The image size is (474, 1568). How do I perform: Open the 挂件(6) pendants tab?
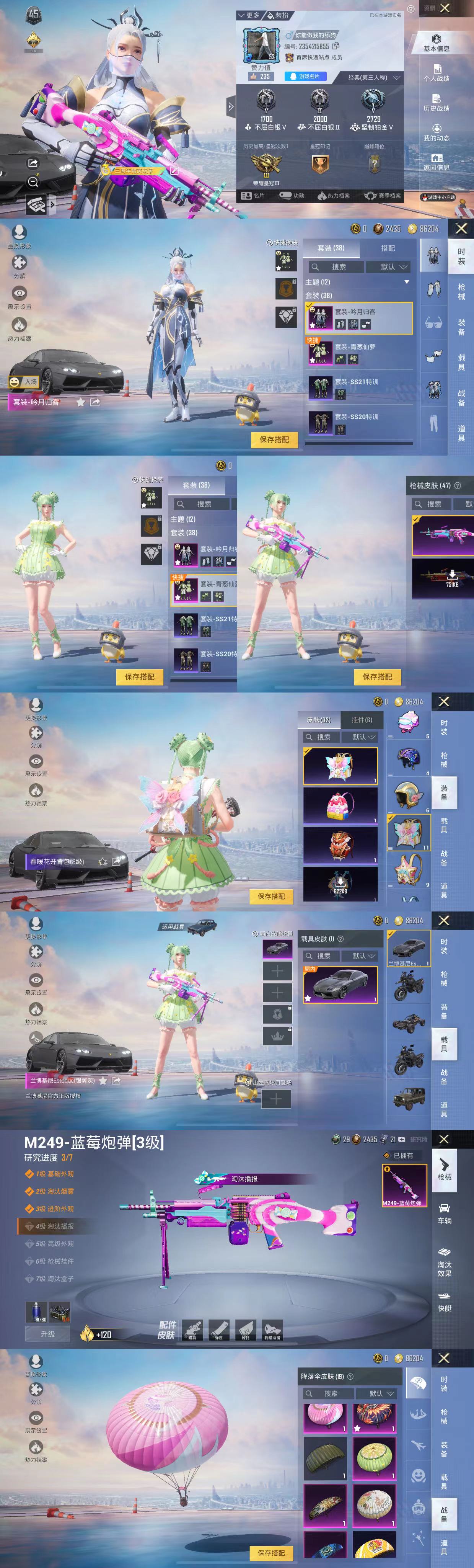point(362,719)
